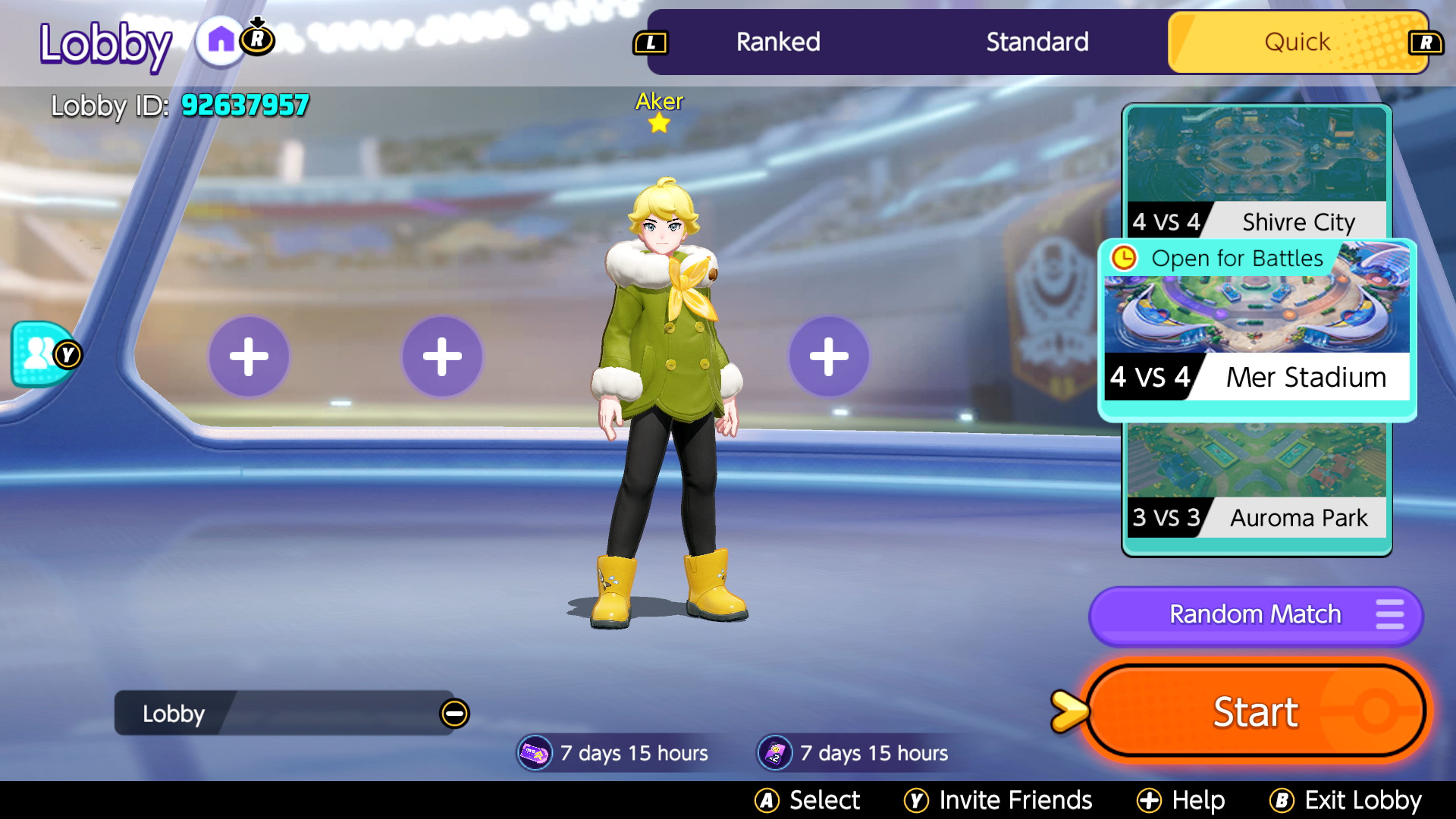The height and width of the screenshot is (819, 1456).
Task: Switch to the Ranked tab
Action: [778, 42]
